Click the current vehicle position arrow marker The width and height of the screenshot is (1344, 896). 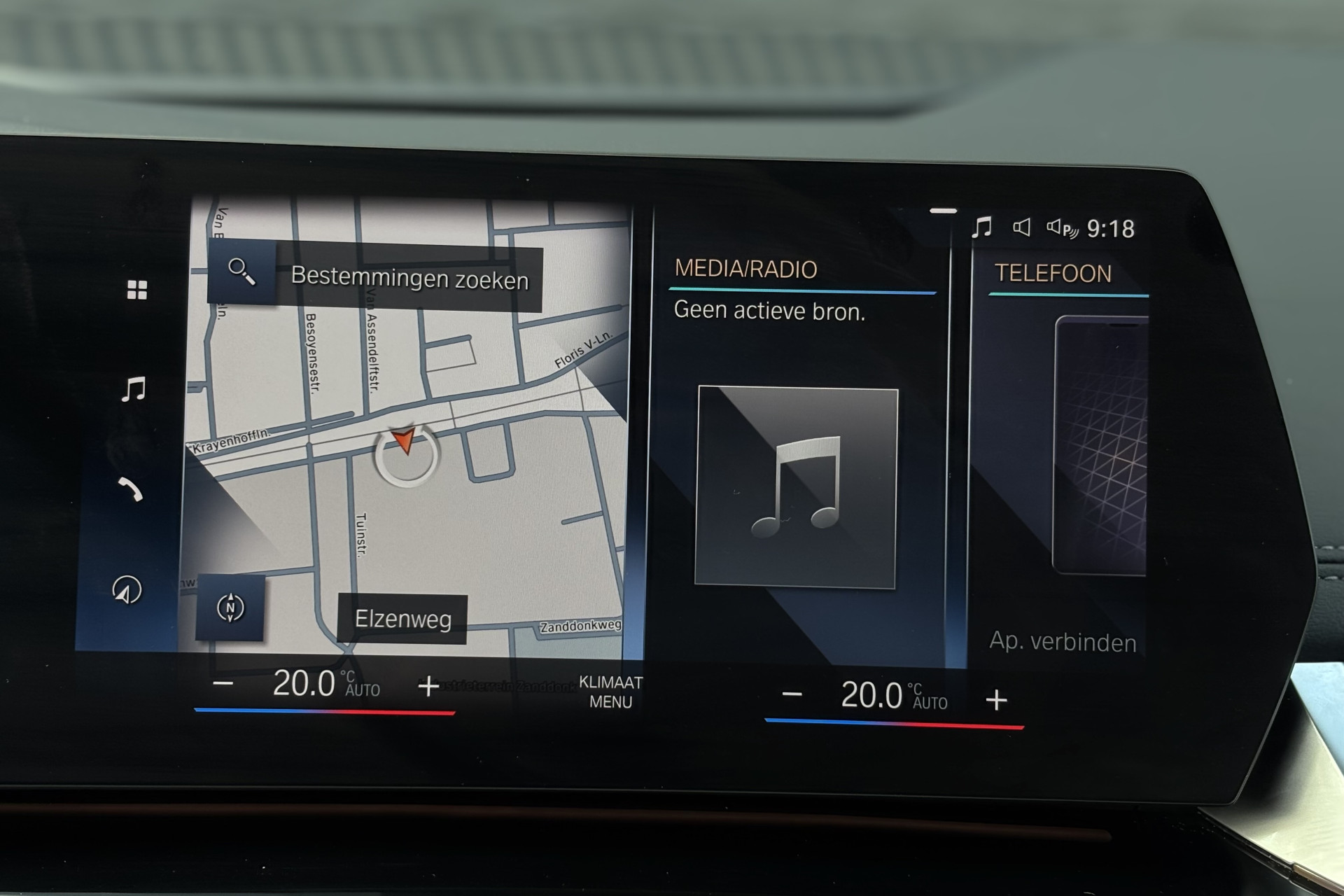point(404,442)
